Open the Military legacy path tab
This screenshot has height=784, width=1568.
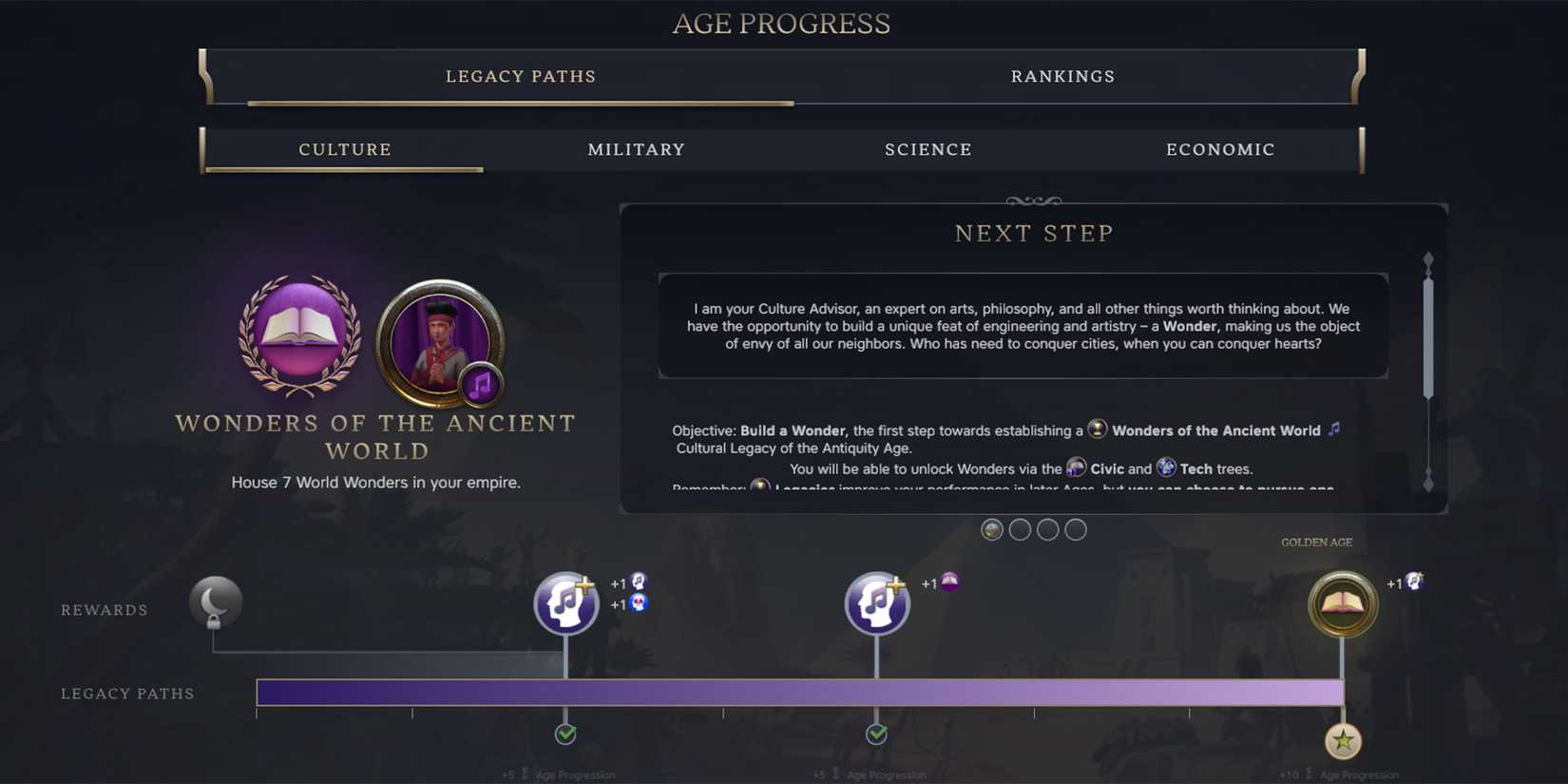tap(635, 149)
